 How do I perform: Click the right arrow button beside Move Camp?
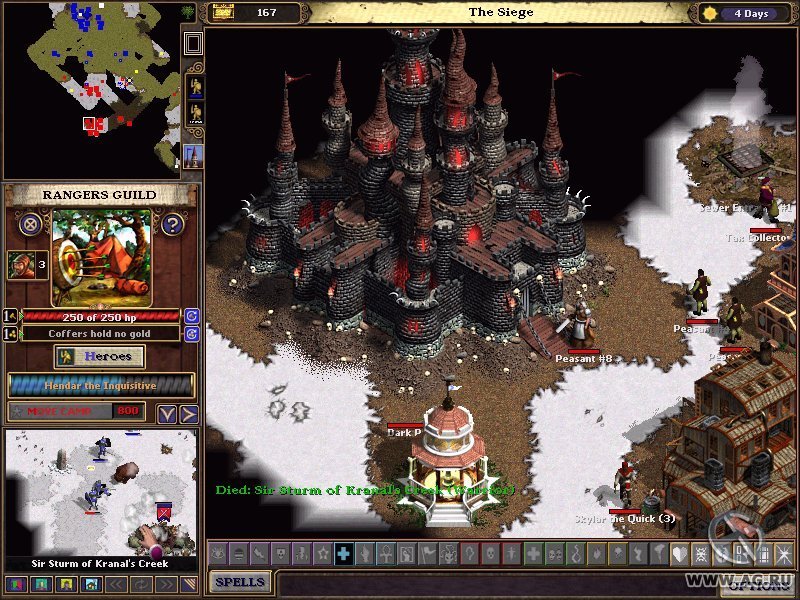point(188,413)
